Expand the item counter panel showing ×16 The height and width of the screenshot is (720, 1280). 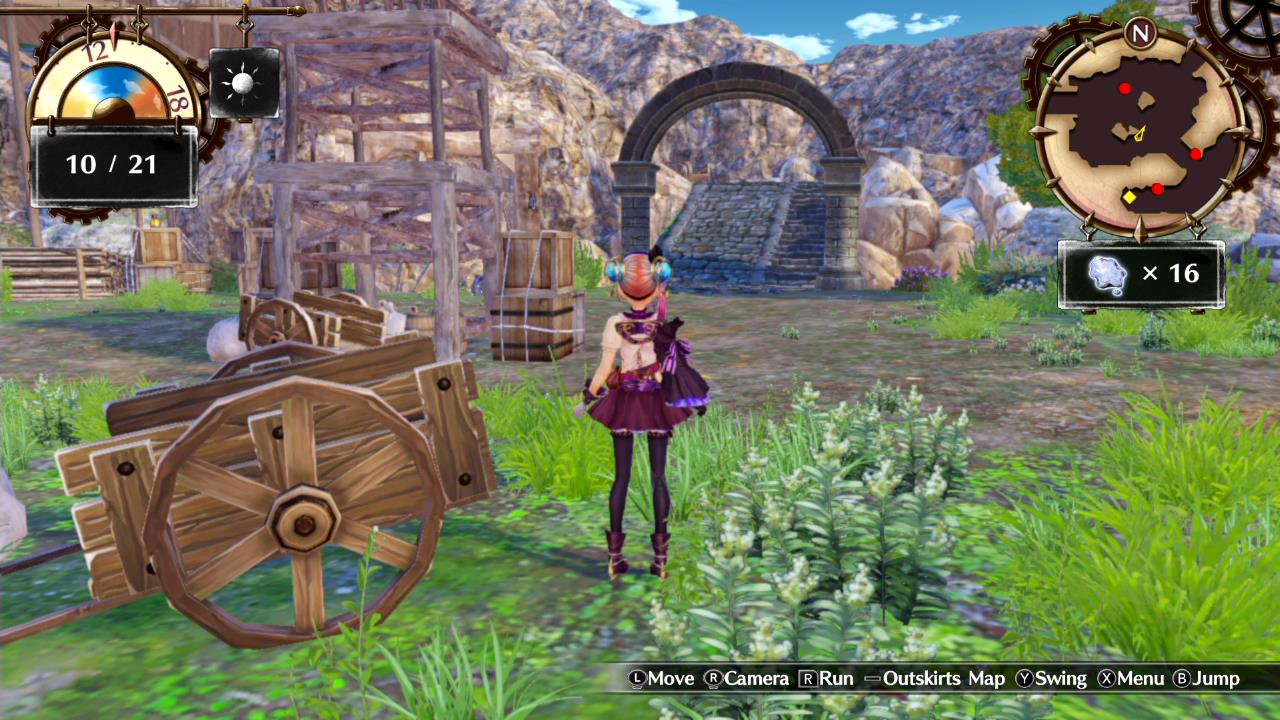[x=1143, y=272]
